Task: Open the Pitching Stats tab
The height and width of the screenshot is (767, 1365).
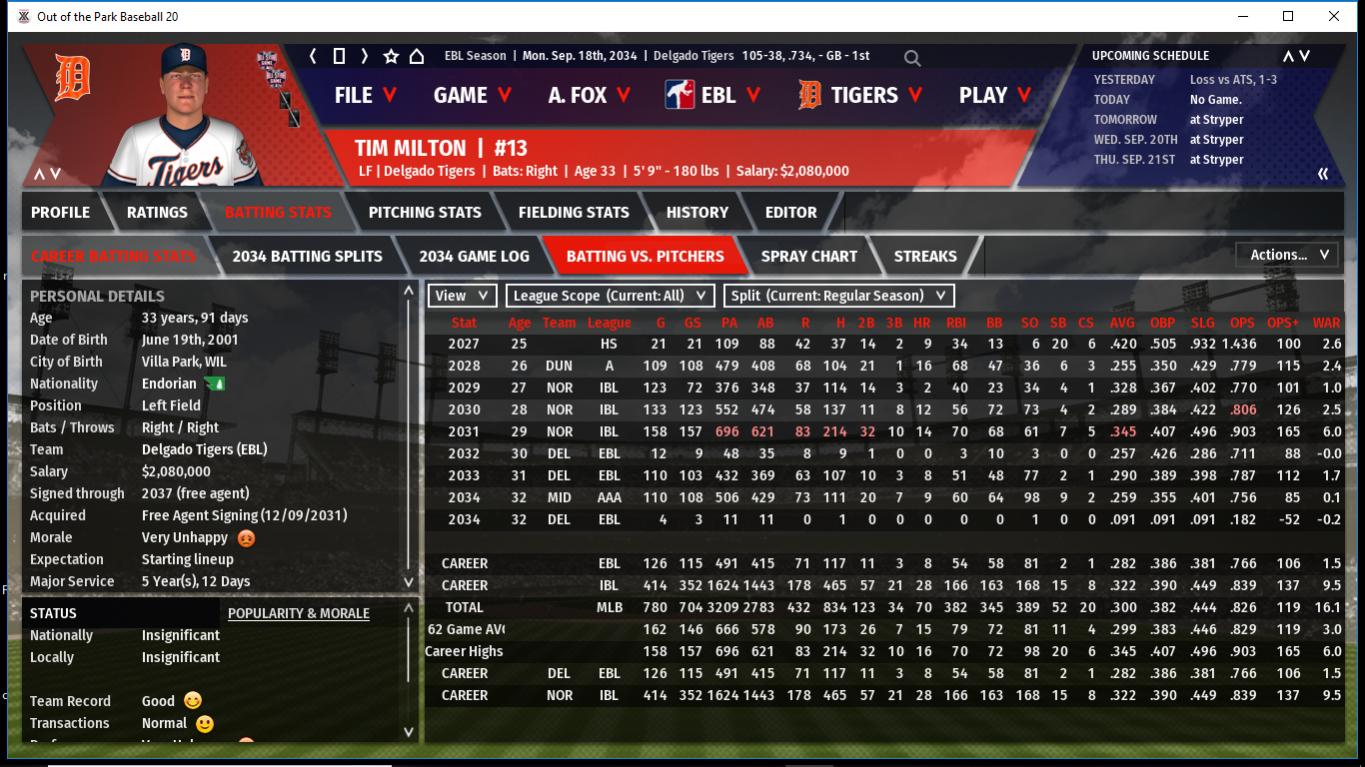Action: 424,212
